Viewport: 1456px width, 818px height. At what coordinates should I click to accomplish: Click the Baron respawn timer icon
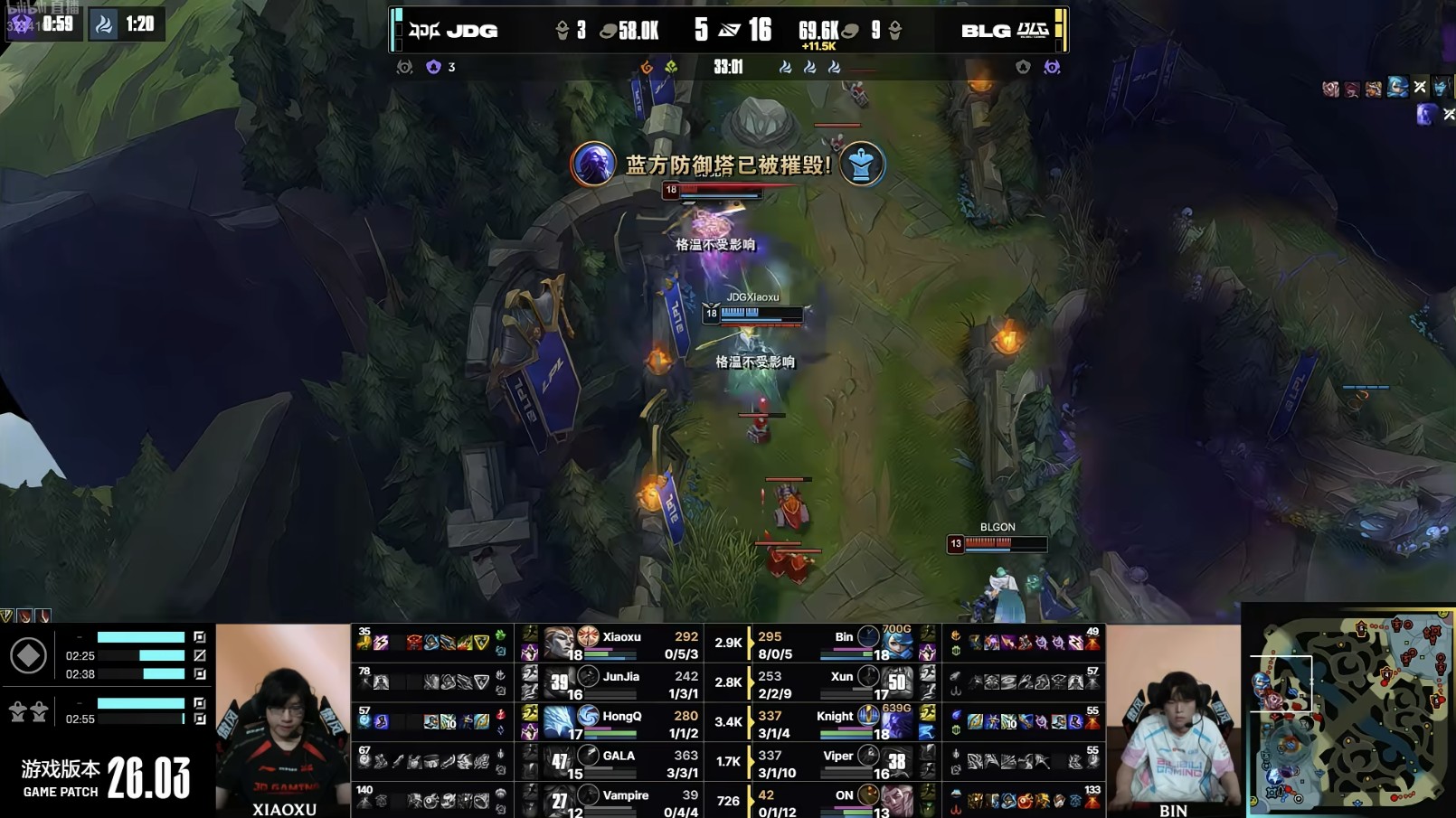click(x=22, y=24)
